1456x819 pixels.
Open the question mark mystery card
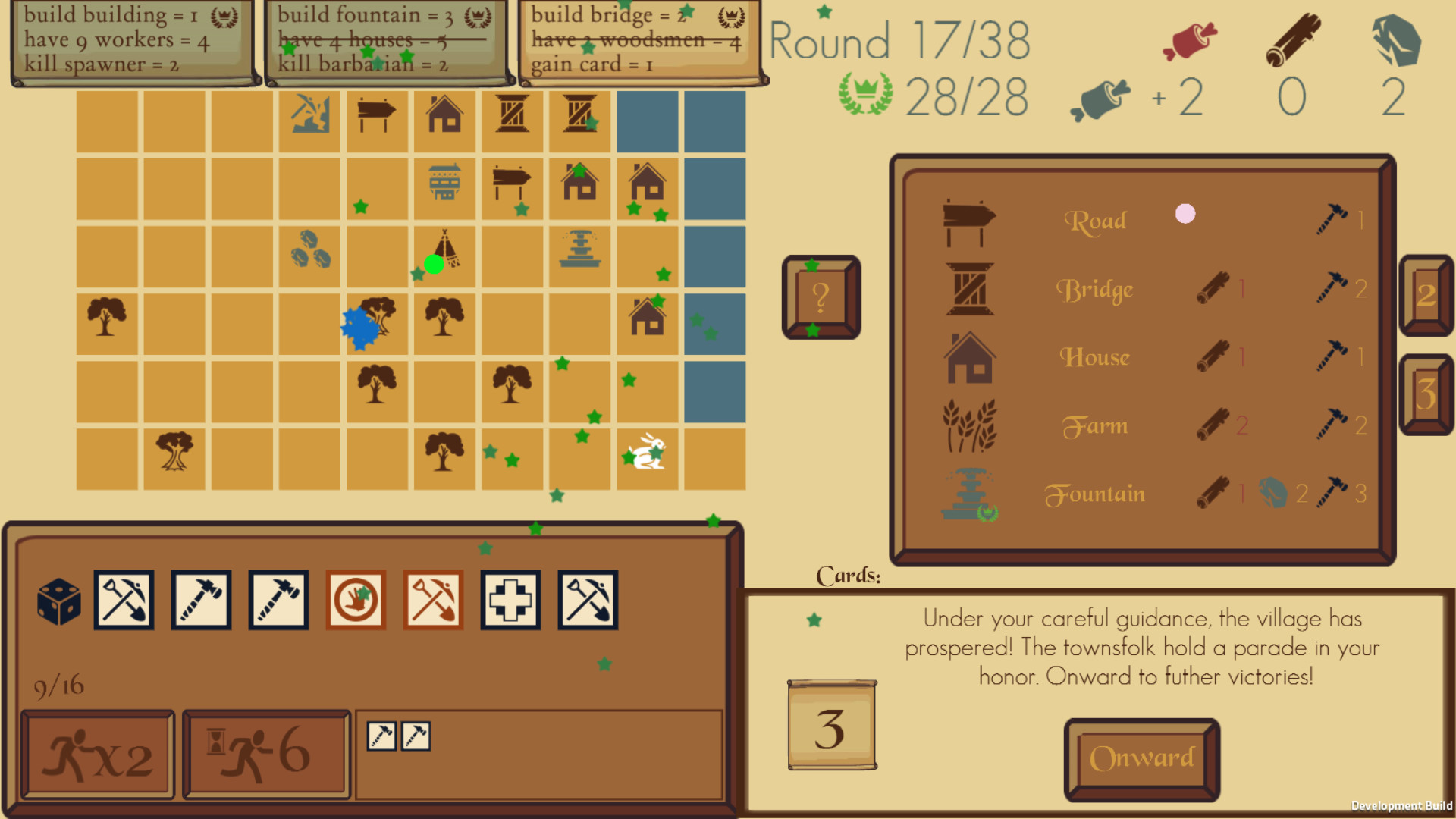coord(821,297)
